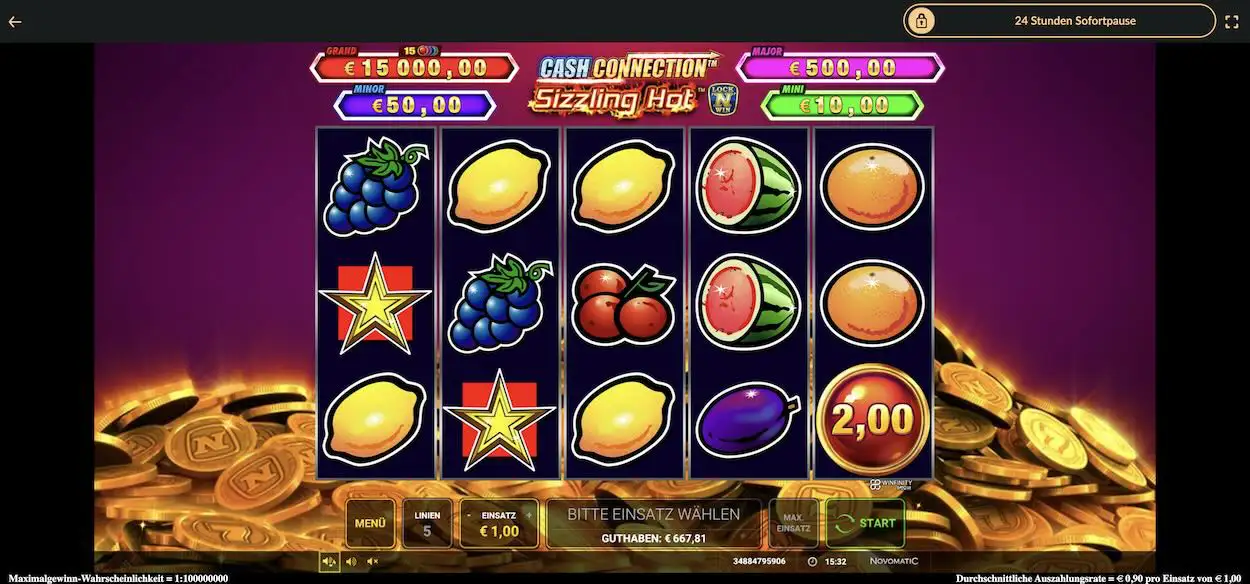Set the bet with MAX. EINSATZ
This screenshot has width=1250, height=584.
point(793,523)
